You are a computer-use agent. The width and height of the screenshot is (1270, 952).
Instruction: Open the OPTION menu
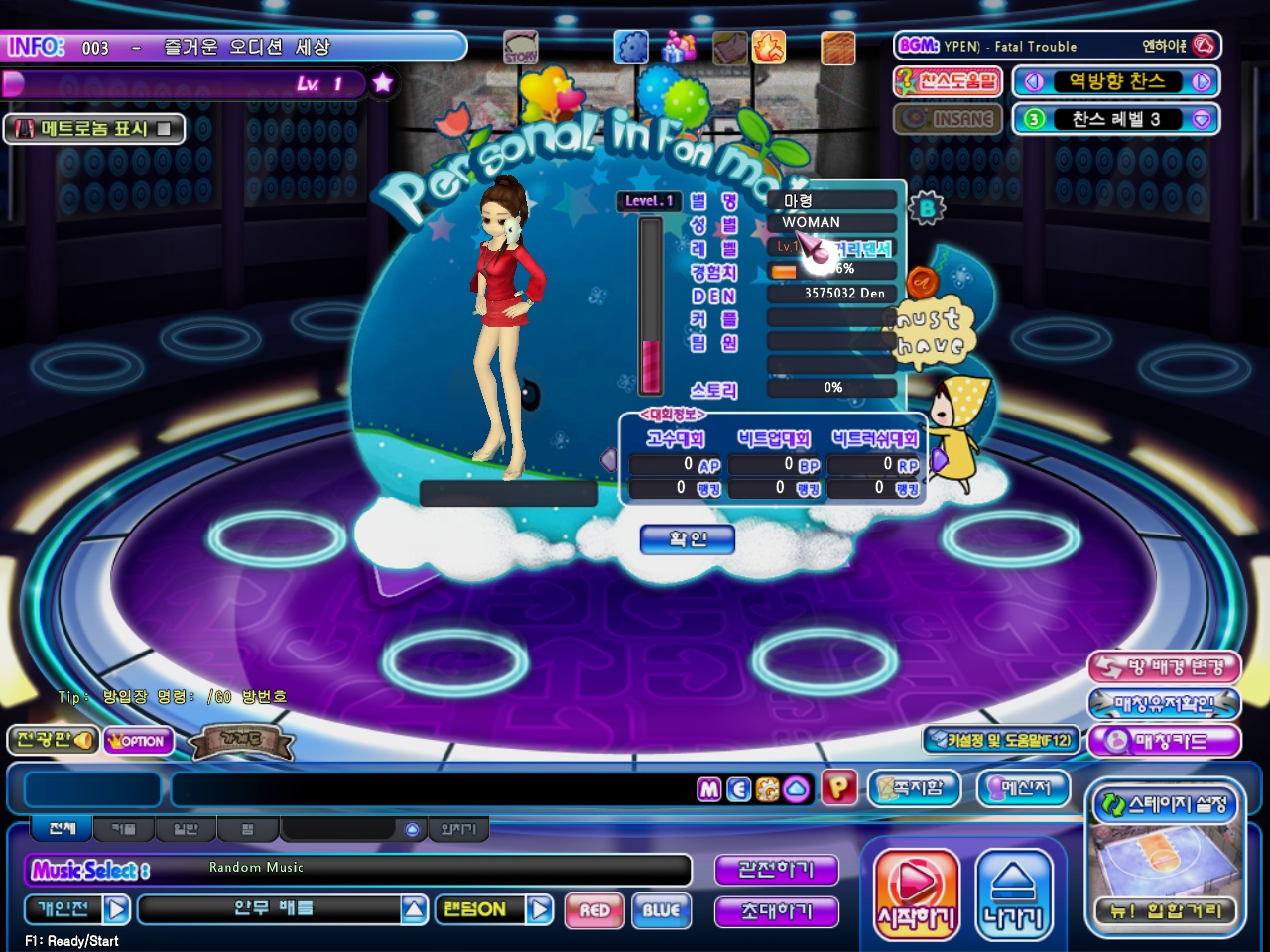pyautogui.click(x=138, y=741)
